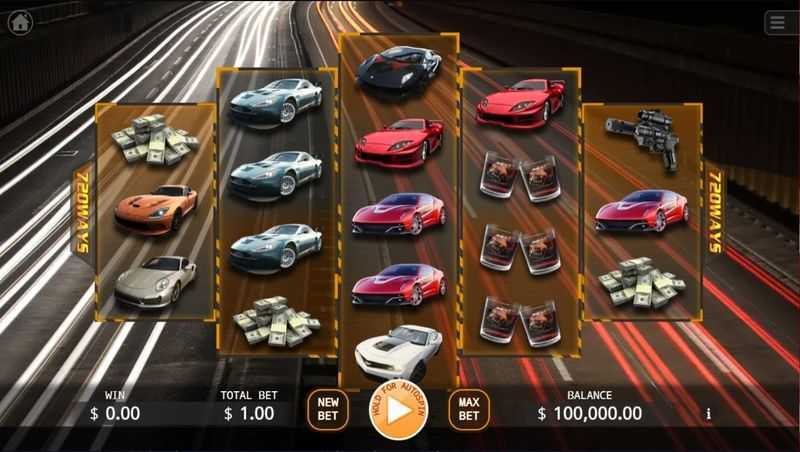This screenshot has height=452, width=800.
Task: Show the paytable info icon
Action: 708,413
